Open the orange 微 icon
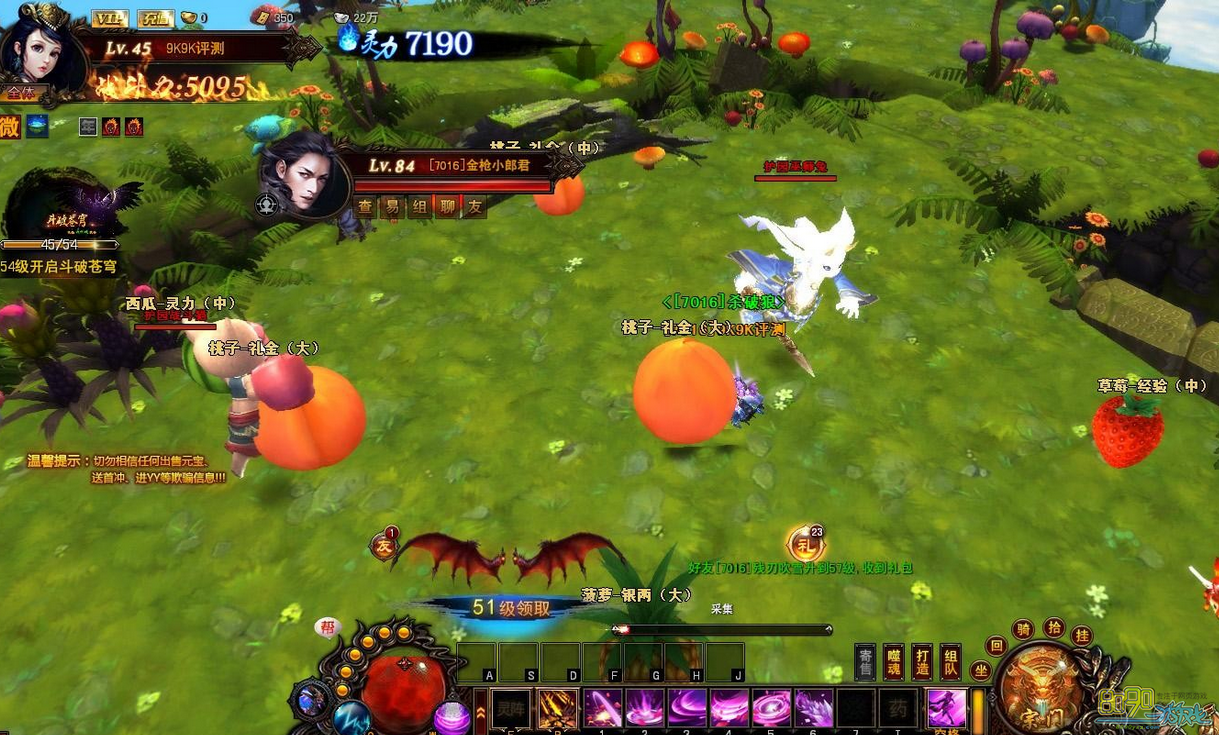Screen dimensions: 1219x735 (9, 126)
